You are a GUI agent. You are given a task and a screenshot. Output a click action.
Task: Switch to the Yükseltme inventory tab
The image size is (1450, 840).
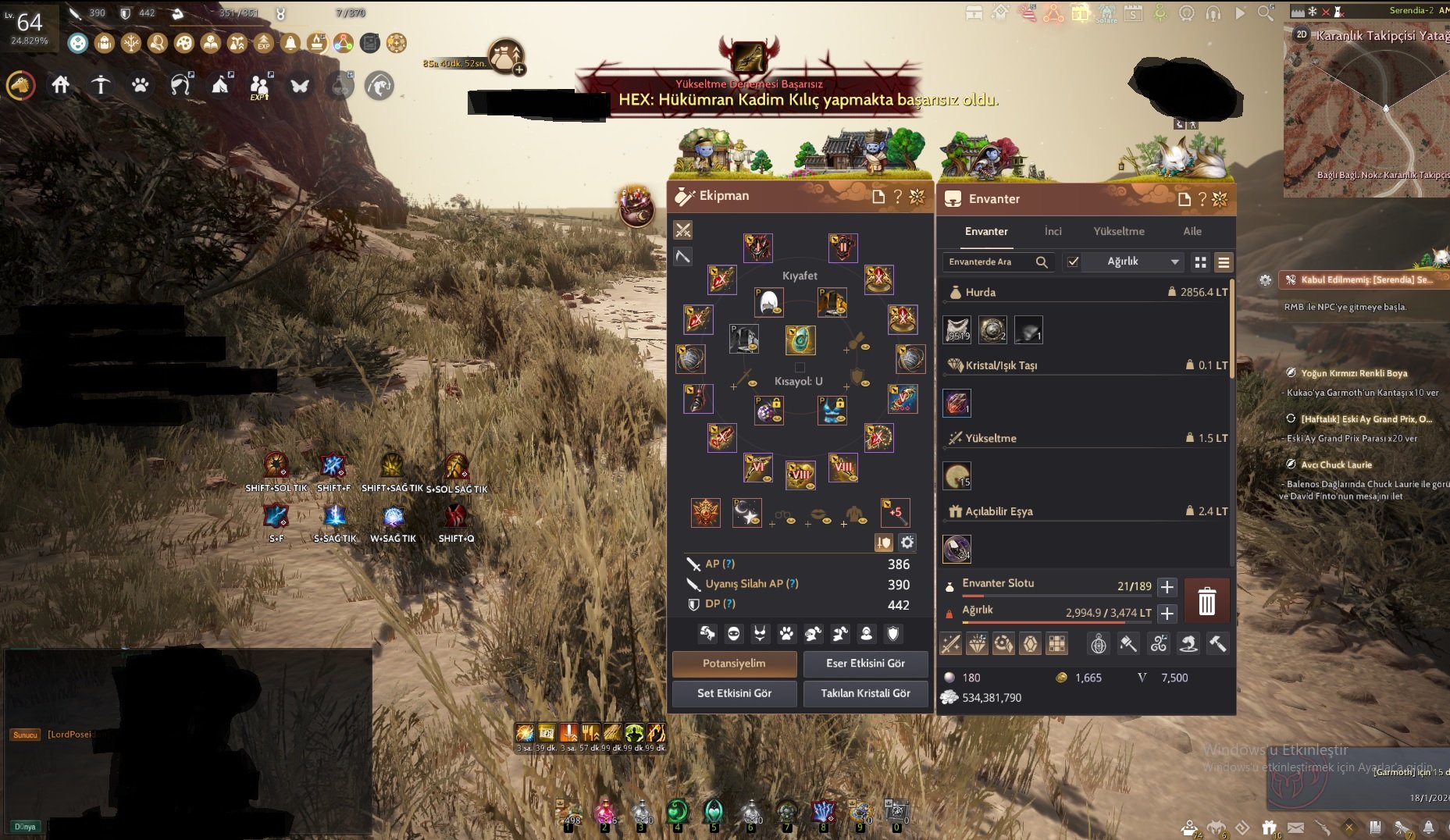tap(1118, 231)
